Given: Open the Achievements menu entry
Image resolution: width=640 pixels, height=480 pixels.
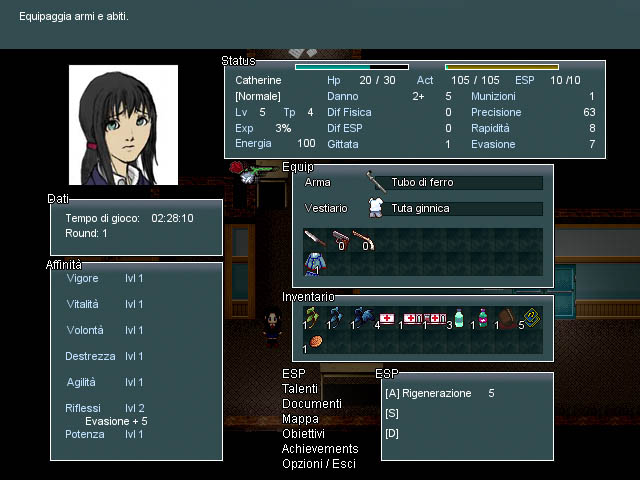Looking at the screenshot, I should point(320,449).
